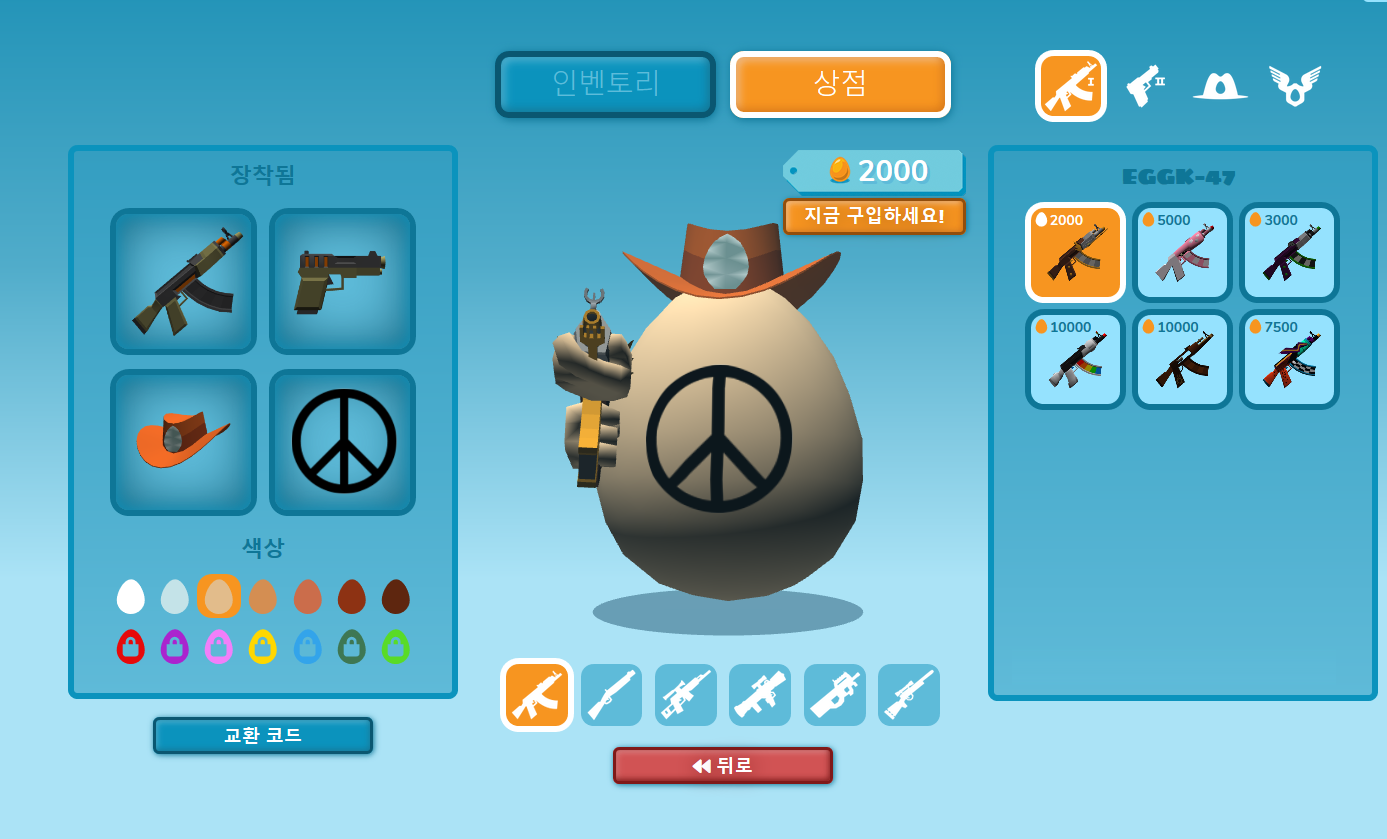Screen dimensions: 1387x839
Task: Select the primary weapon shop category icon
Action: coord(1070,84)
